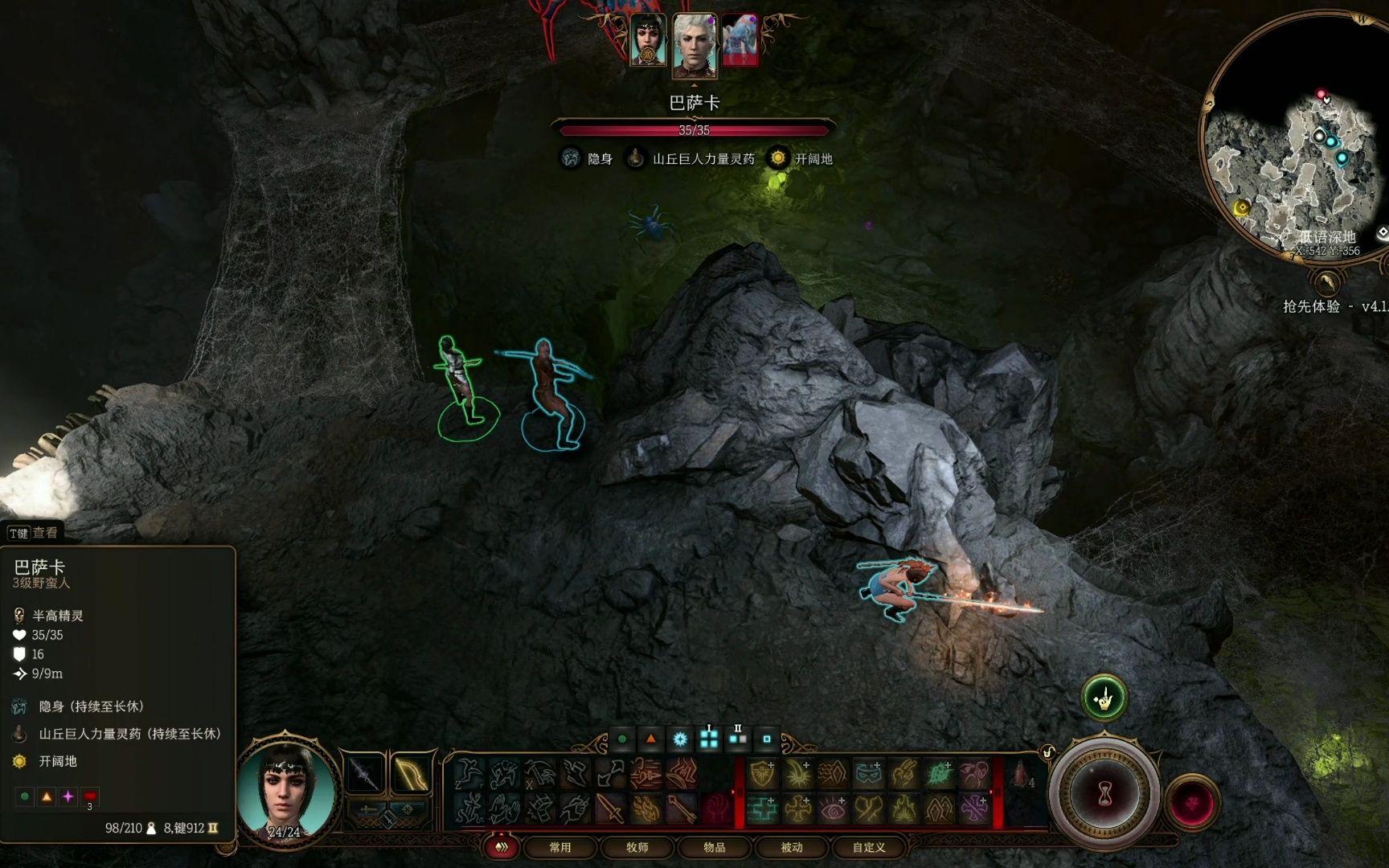
Task: Open the minimap of 低语深地
Action: 1296,137
